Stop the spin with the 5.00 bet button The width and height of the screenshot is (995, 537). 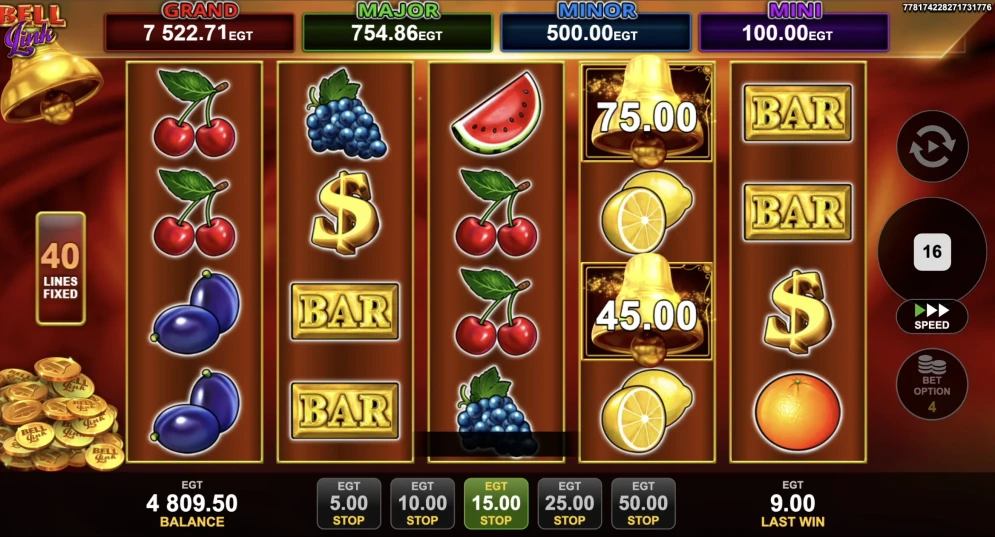[348, 503]
